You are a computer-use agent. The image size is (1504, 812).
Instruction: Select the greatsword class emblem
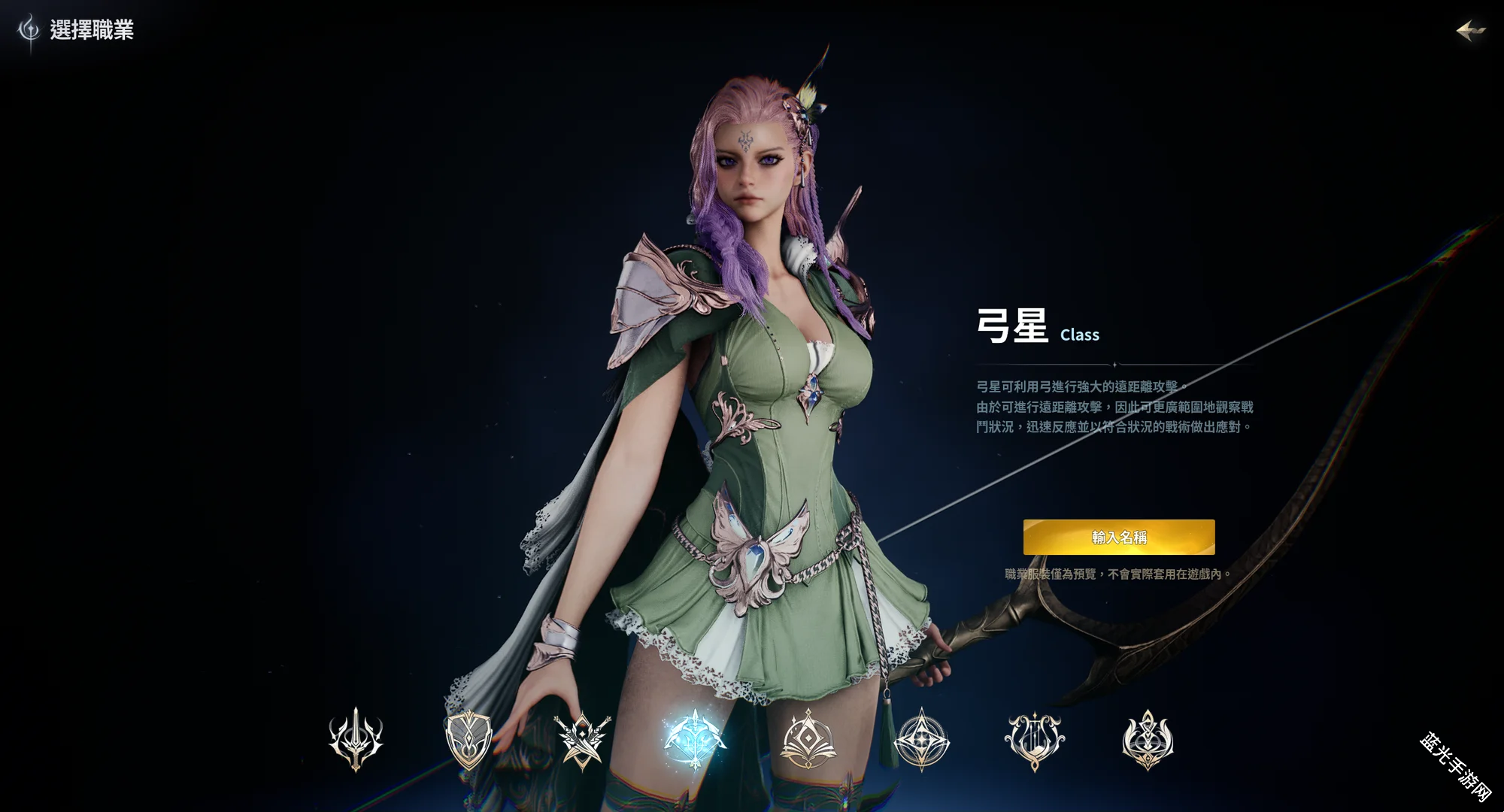click(356, 739)
